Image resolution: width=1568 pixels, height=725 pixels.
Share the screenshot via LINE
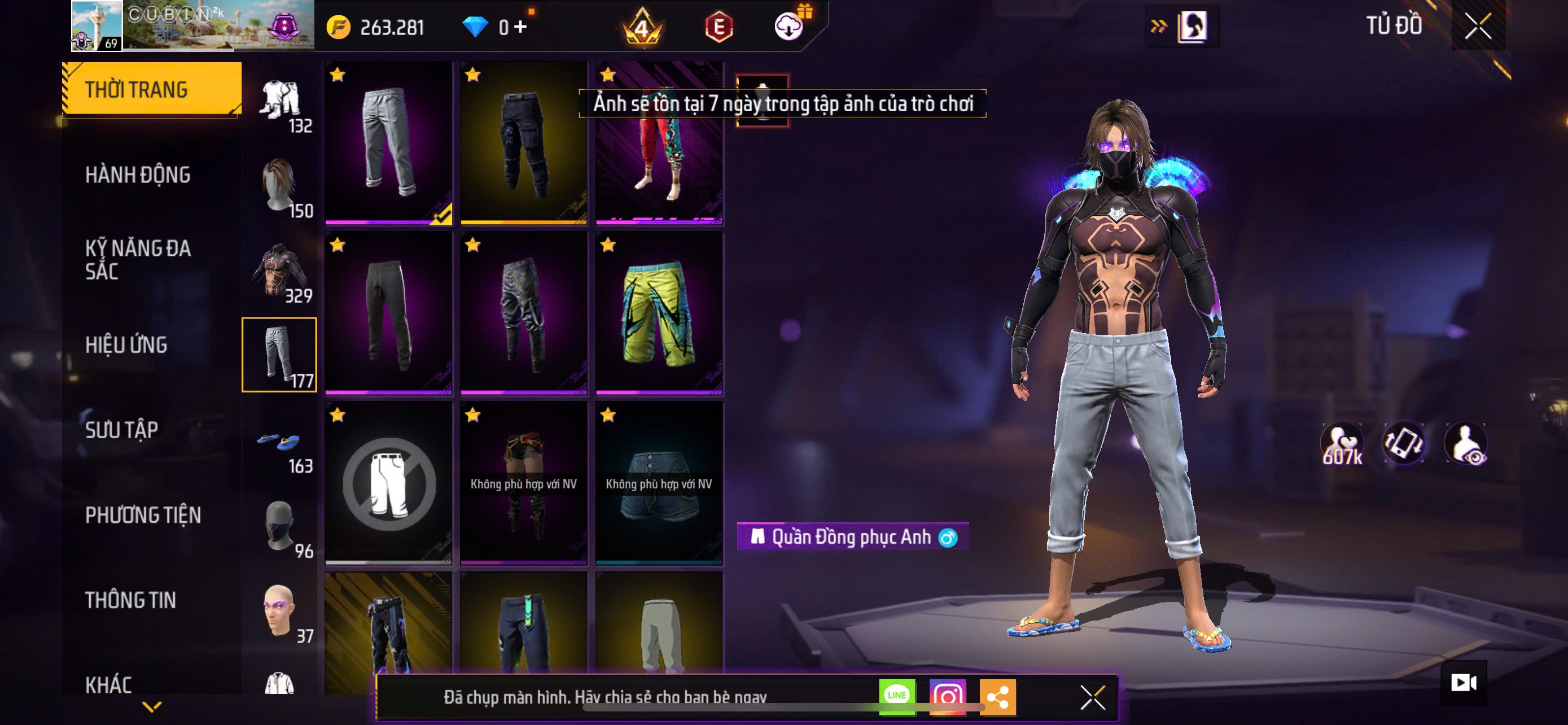tap(897, 696)
